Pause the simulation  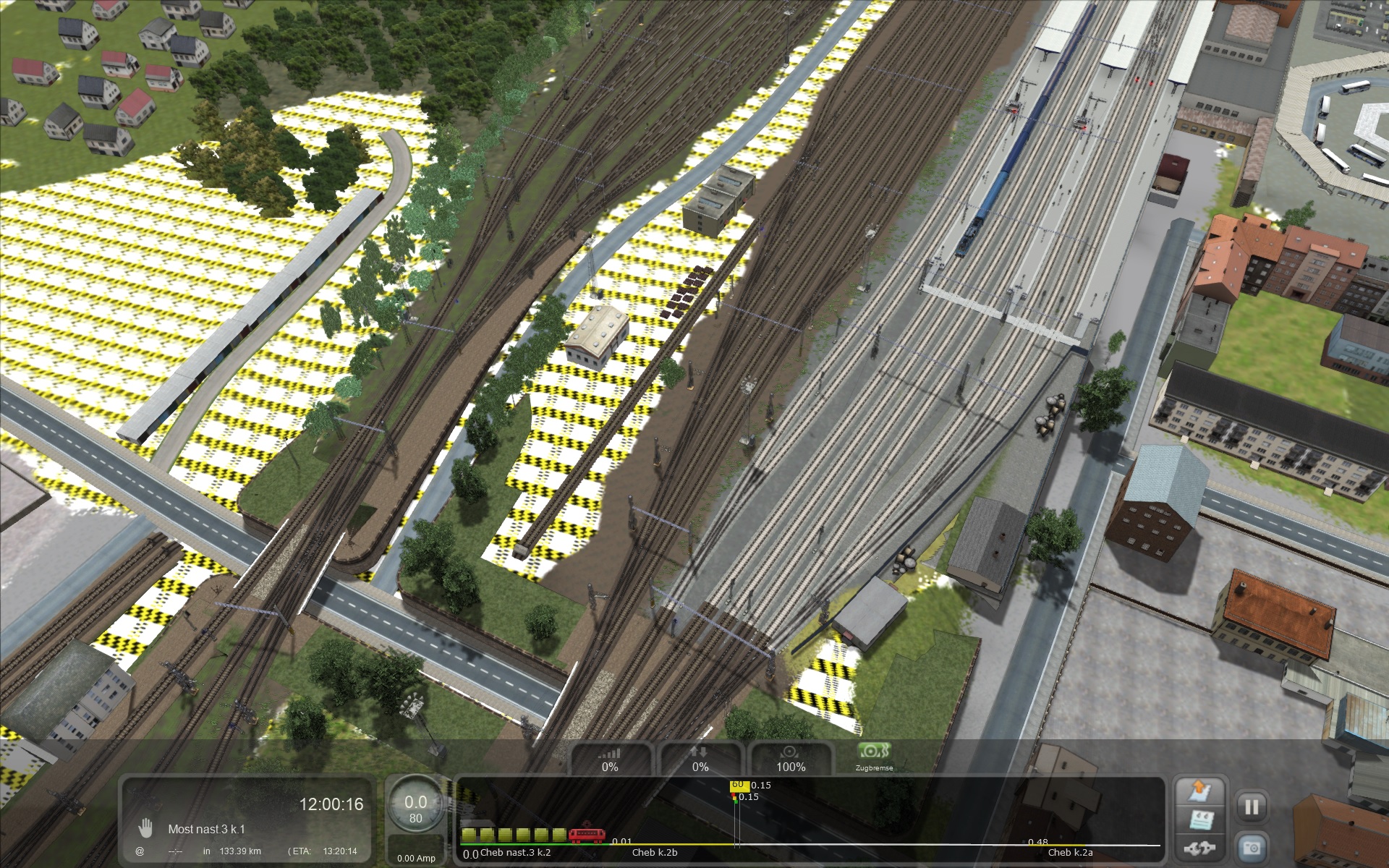(1252, 807)
